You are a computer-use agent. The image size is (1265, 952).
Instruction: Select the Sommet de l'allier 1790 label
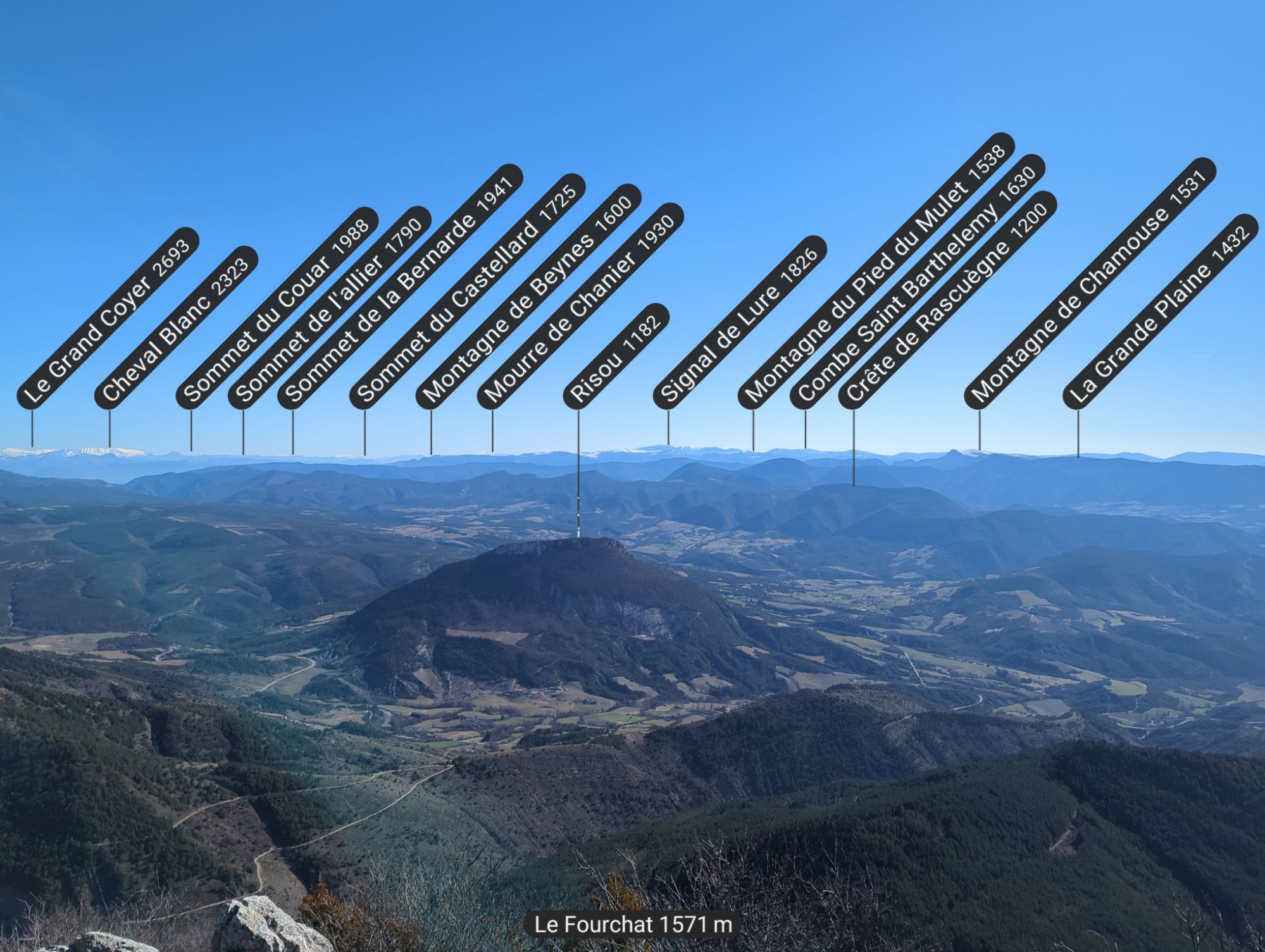coord(329,307)
